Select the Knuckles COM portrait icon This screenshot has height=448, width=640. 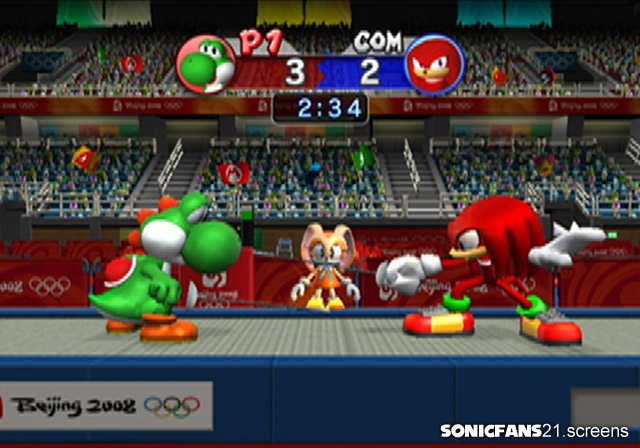[434, 64]
